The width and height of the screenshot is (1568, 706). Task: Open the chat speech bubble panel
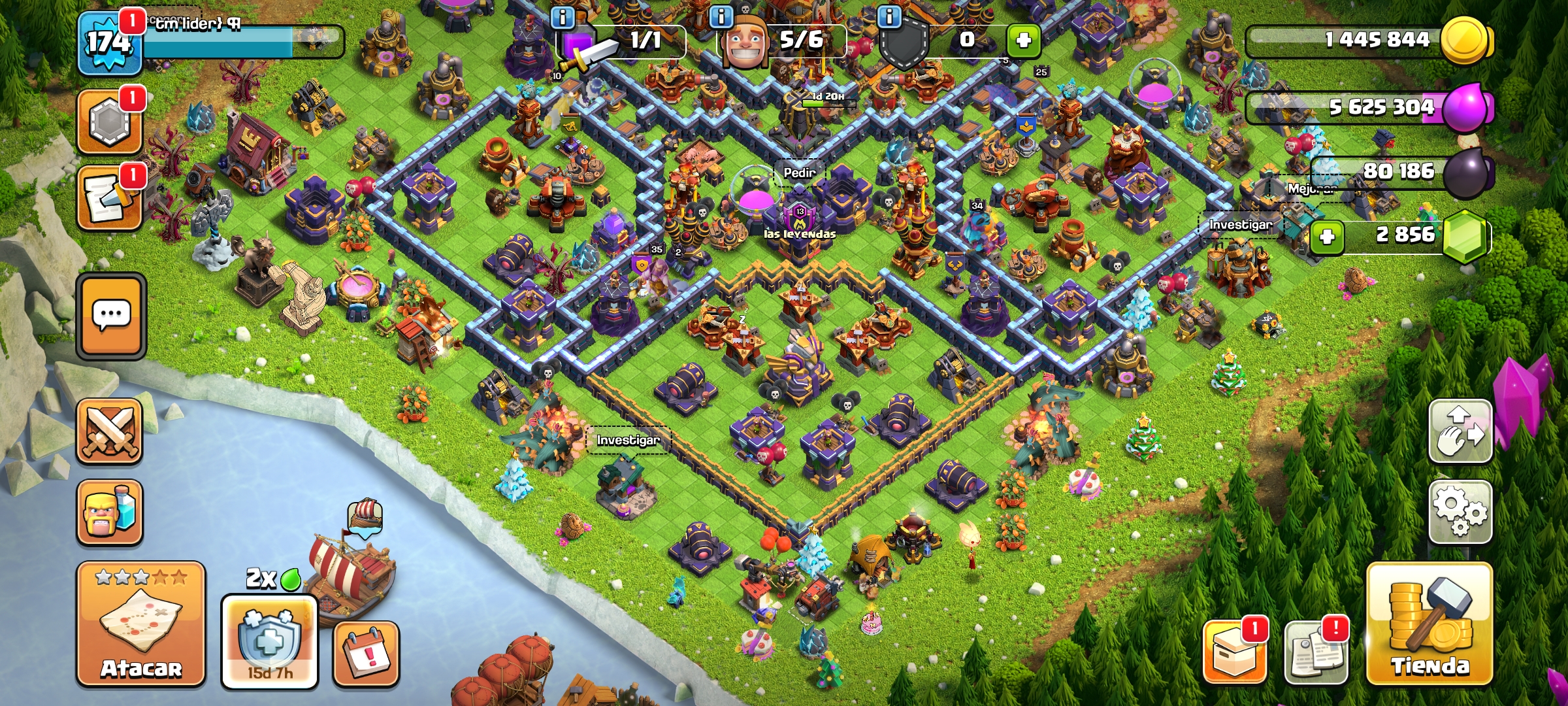click(x=111, y=316)
